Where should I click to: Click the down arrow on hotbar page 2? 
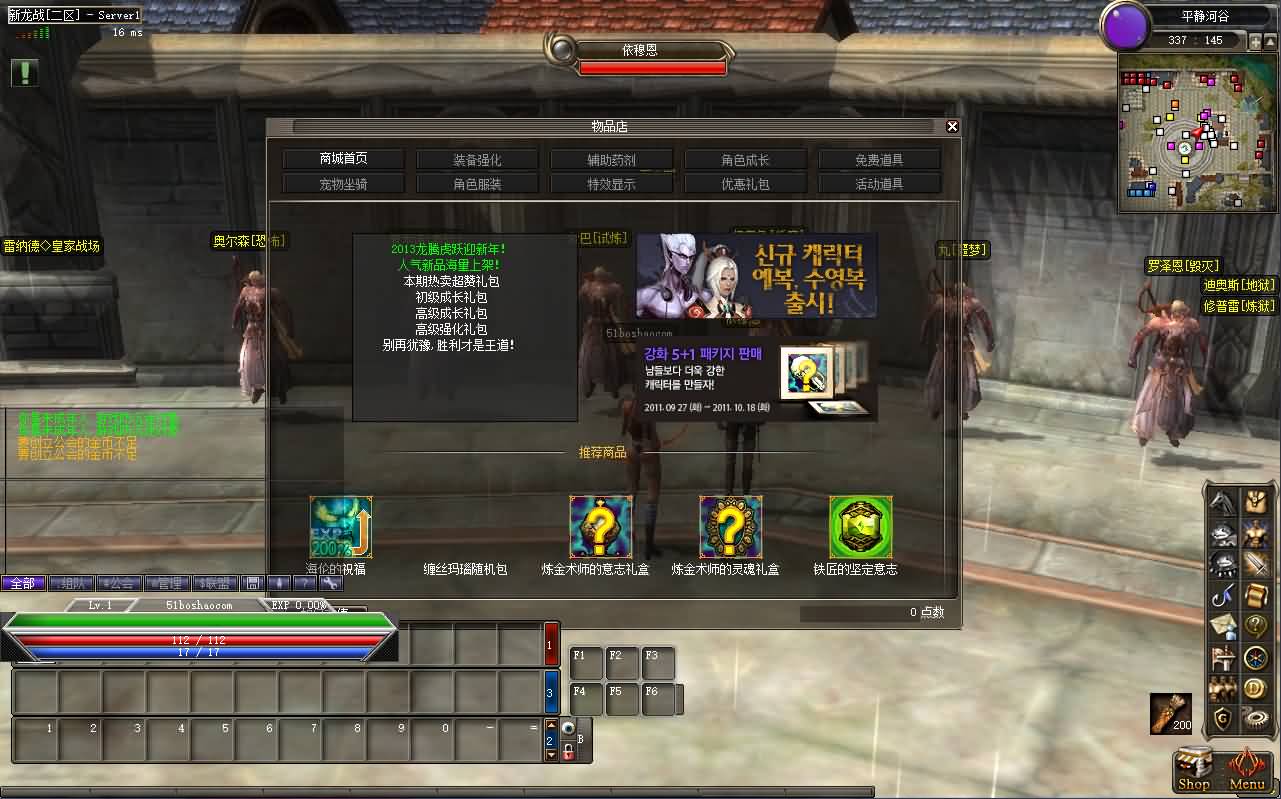point(551,755)
